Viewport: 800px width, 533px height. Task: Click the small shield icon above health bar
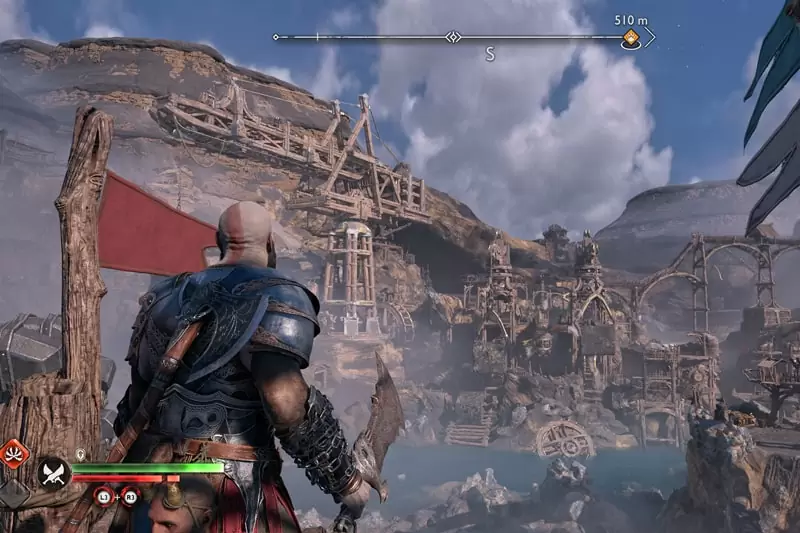80,455
